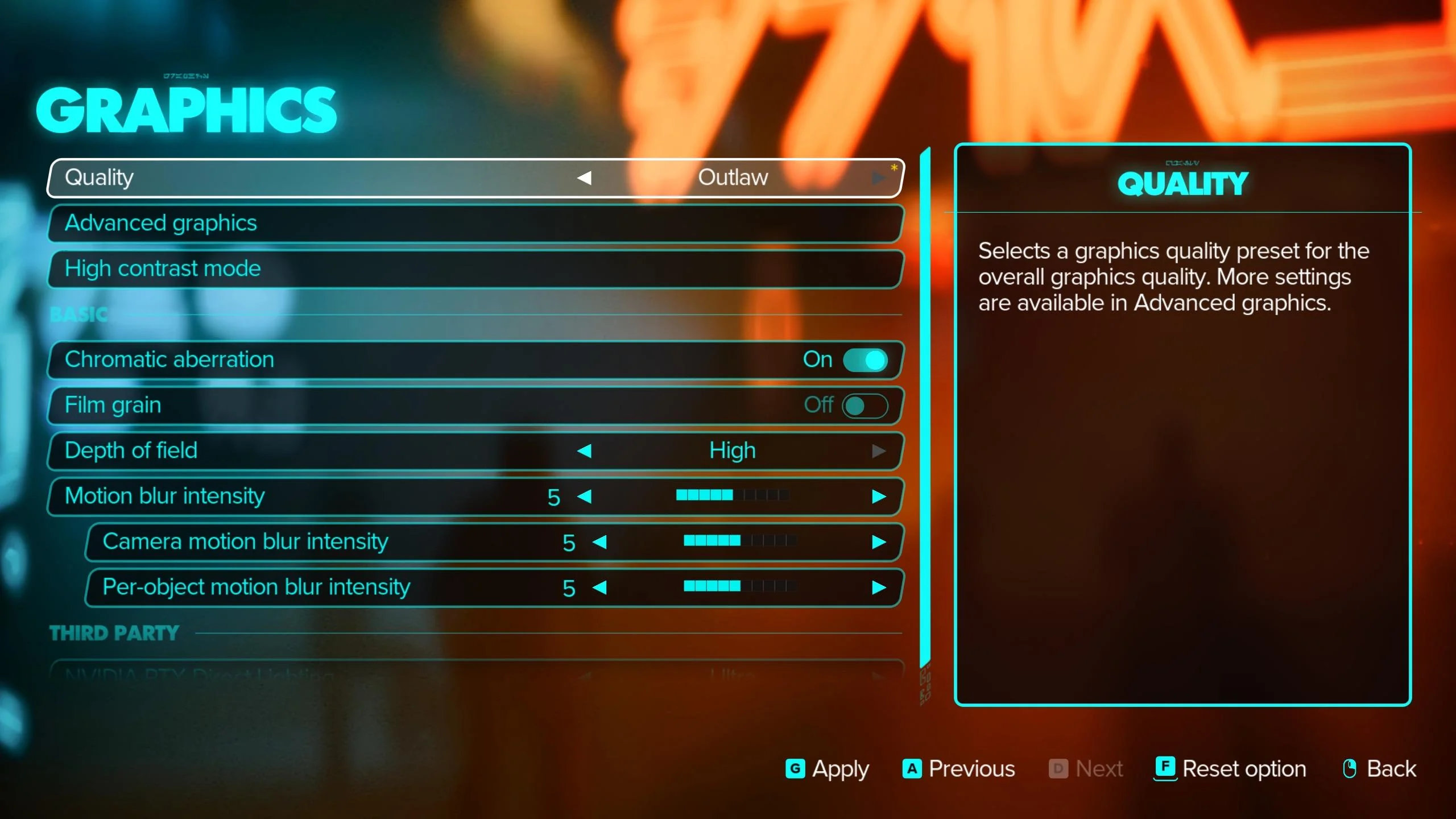Screen dimensions: 1456x819
Task: Go Back from the Graphics menu
Action: pos(1379,769)
